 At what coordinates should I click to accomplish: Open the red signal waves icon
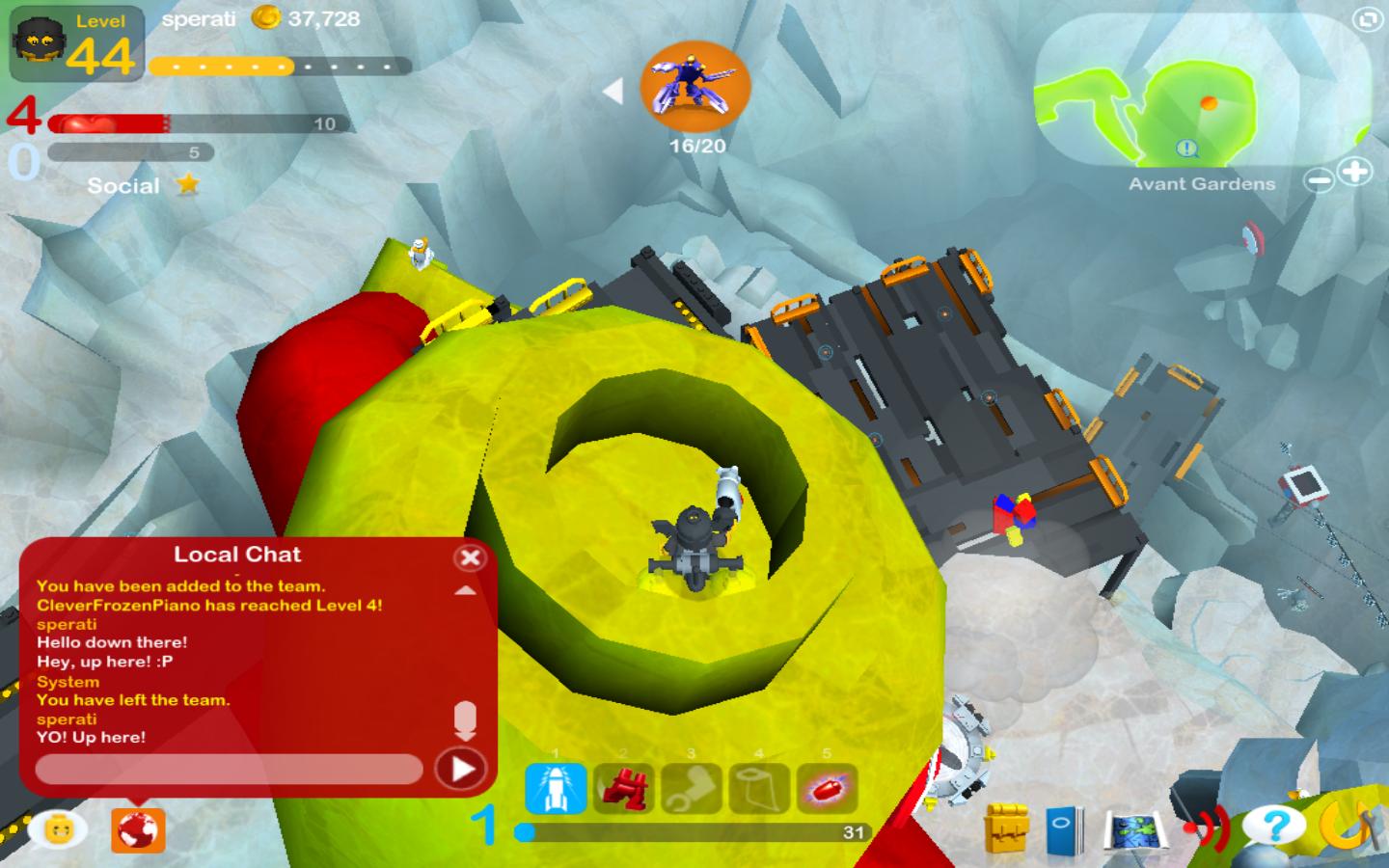(x=1208, y=827)
